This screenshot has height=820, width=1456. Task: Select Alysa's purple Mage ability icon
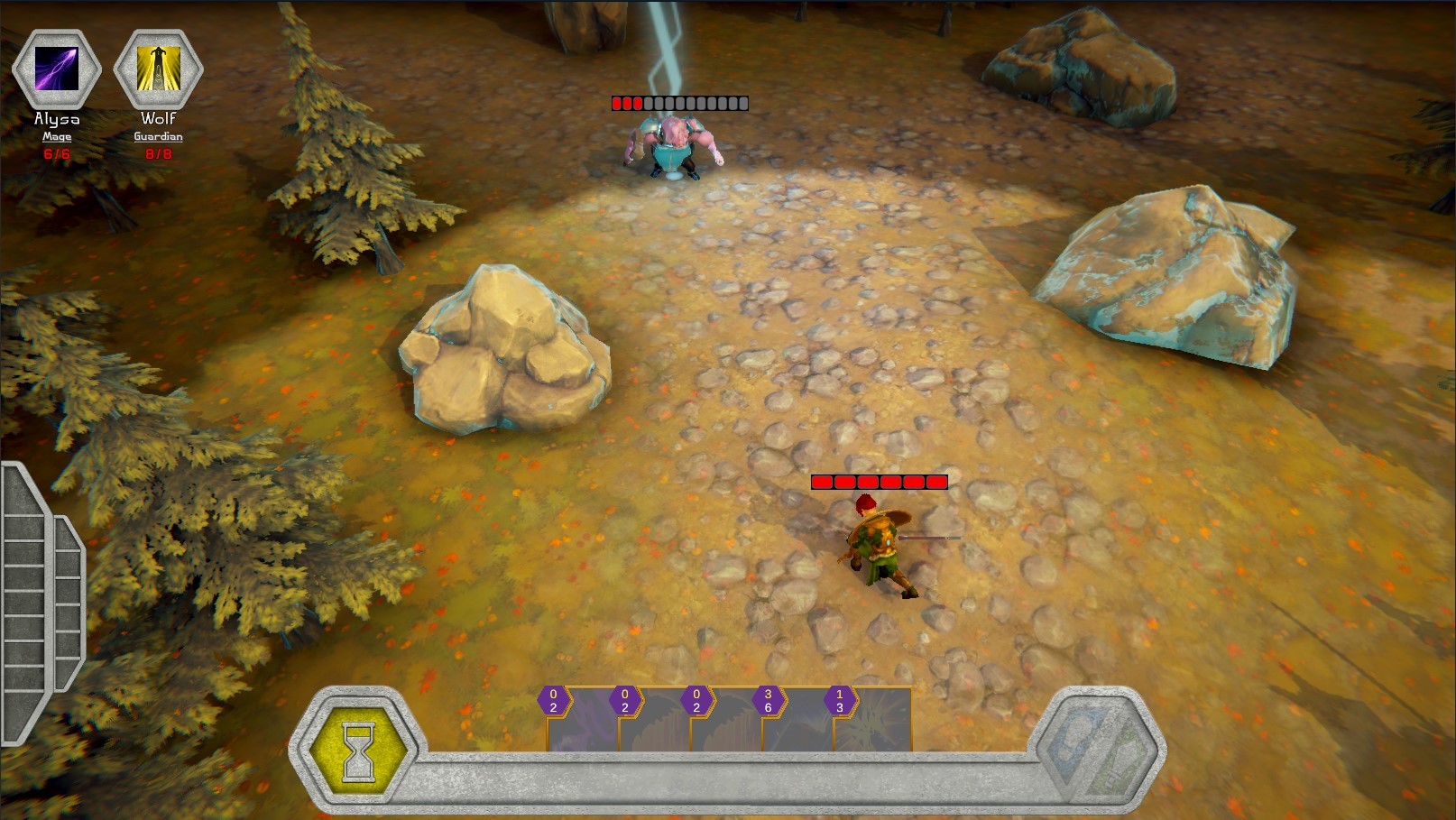coord(57,70)
